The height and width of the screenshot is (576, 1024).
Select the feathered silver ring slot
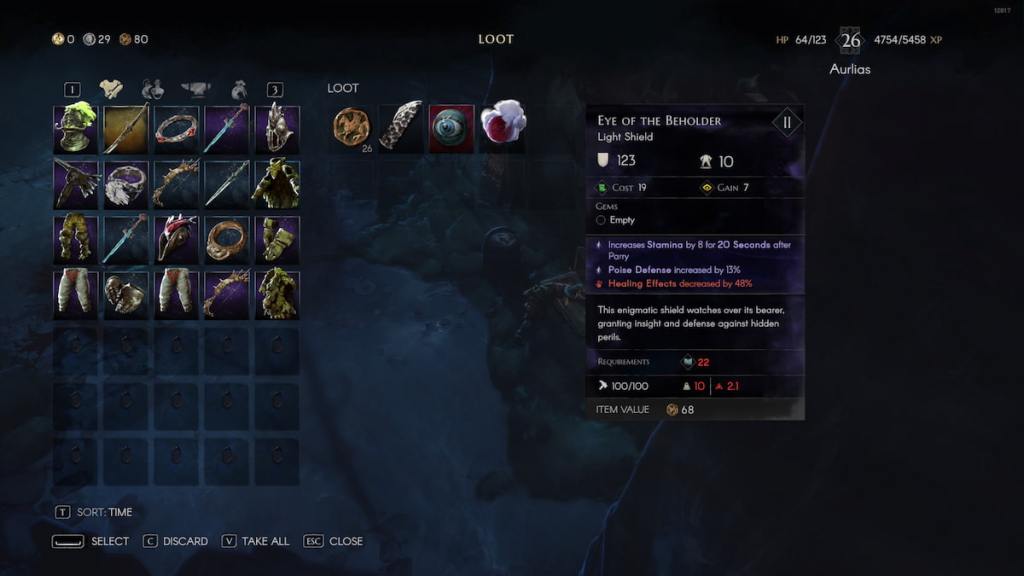click(126, 184)
